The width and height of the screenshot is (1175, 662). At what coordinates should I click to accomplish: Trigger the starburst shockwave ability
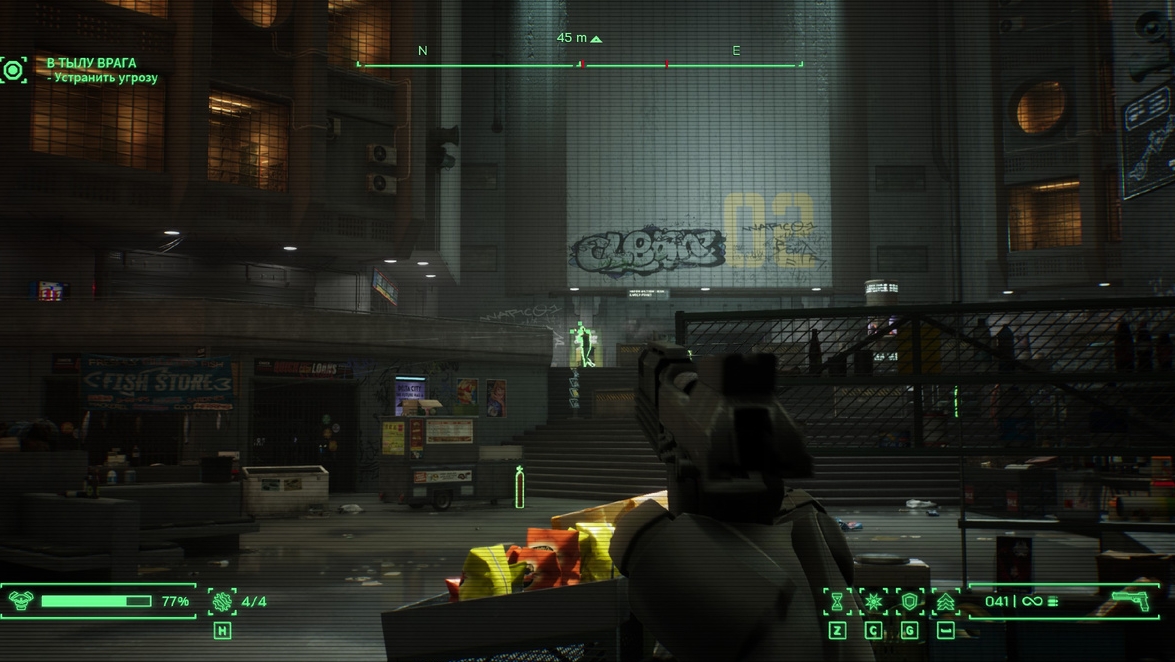click(873, 601)
